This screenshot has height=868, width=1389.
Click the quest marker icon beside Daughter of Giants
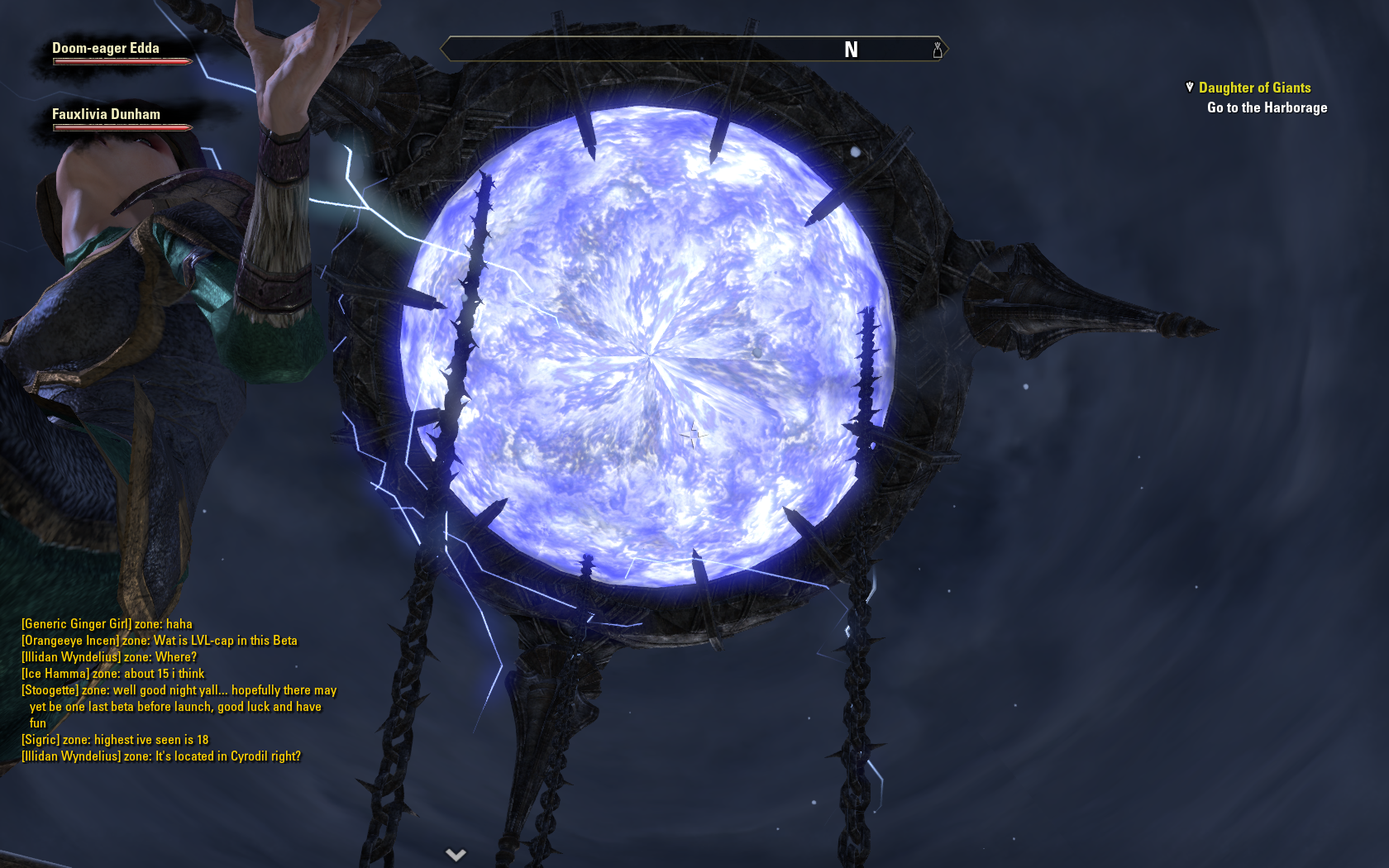(x=1190, y=87)
